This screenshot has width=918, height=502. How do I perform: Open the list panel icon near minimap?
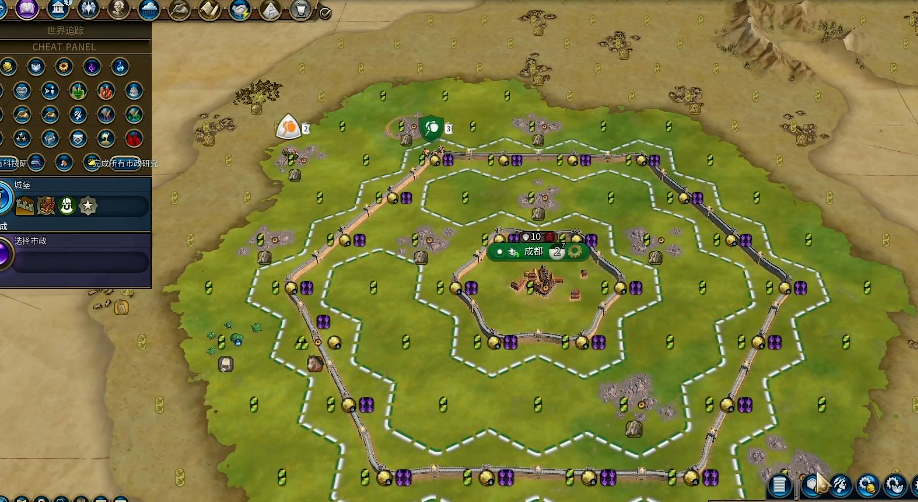tap(781, 486)
